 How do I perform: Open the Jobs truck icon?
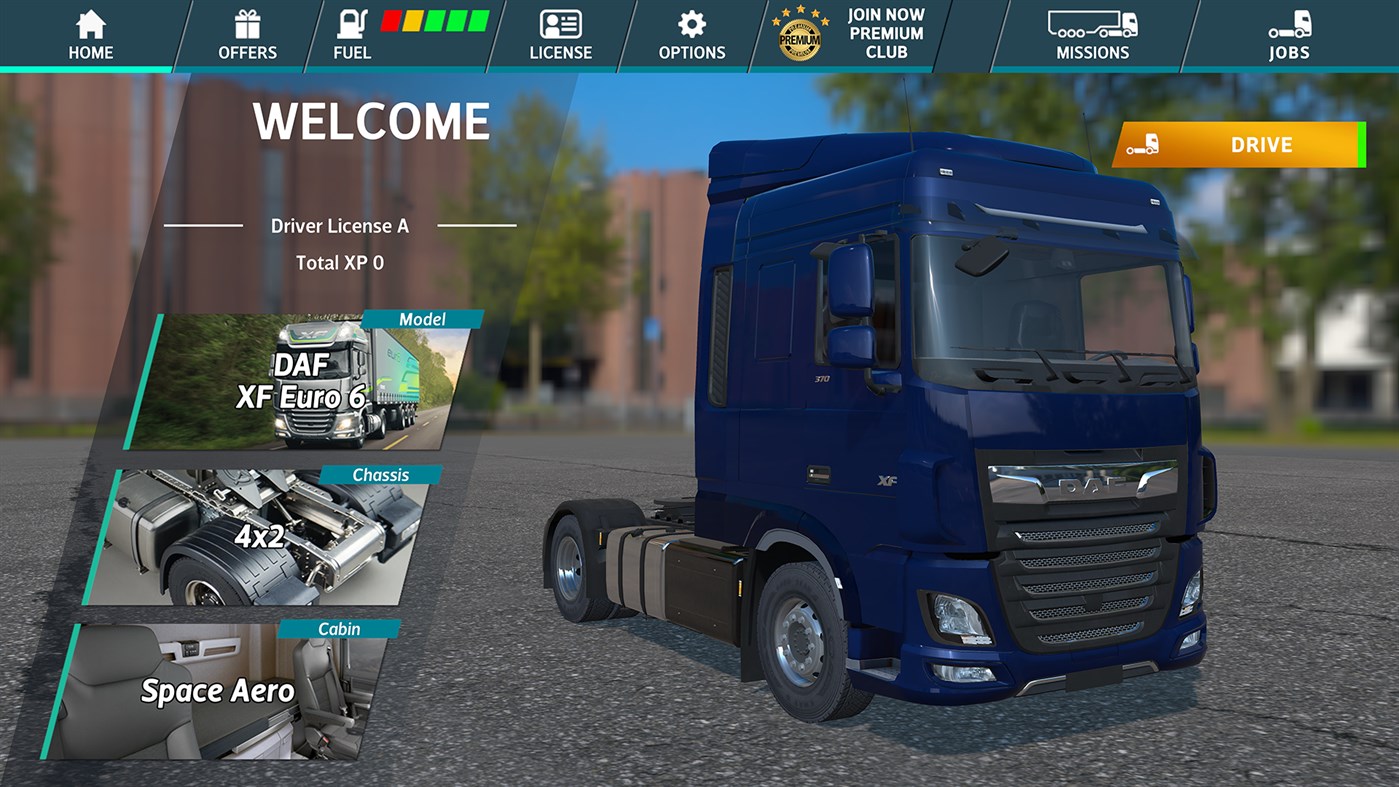pyautogui.click(x=1290, y=21)
